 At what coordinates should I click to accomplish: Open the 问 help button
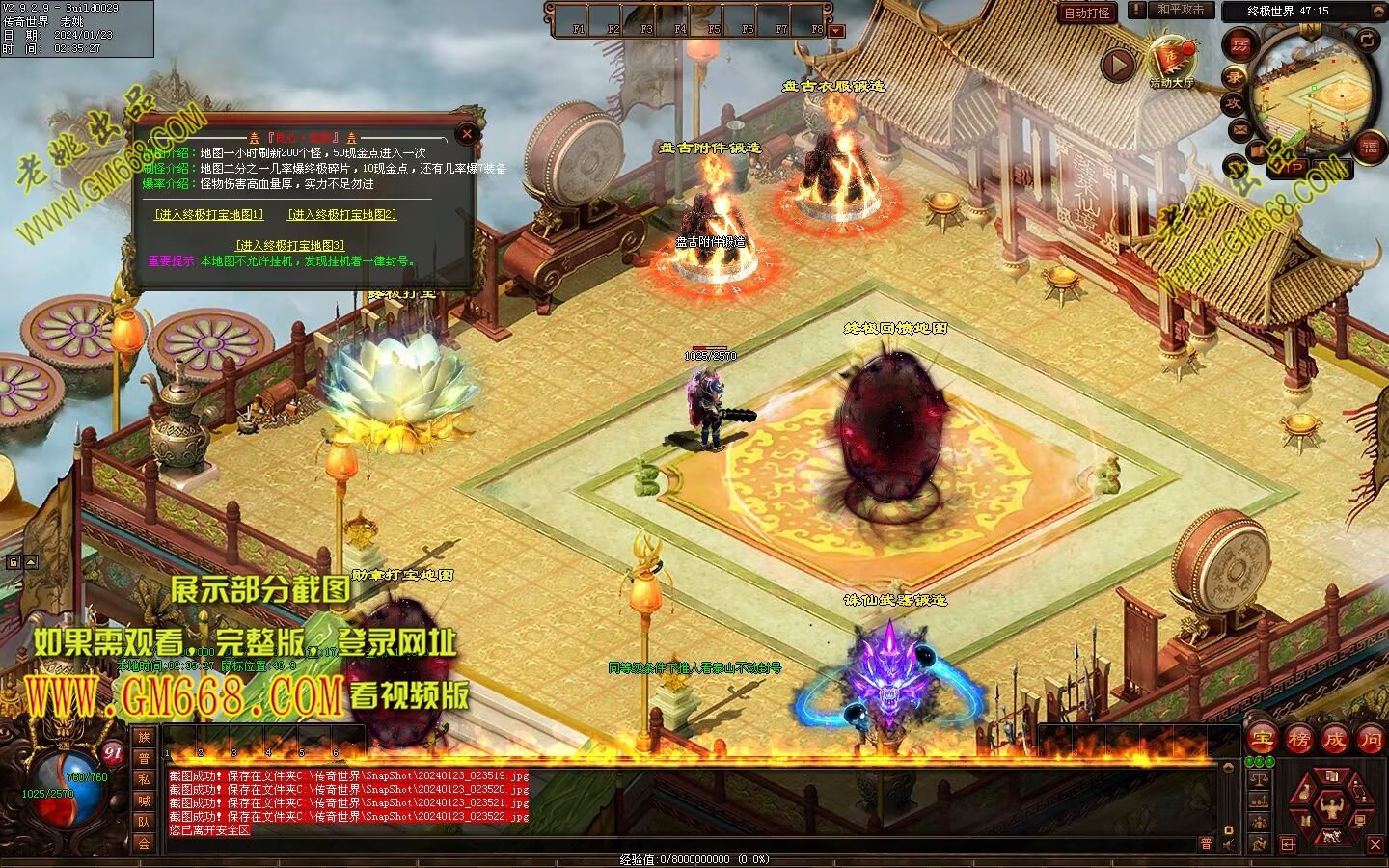tap(1370, 740)
